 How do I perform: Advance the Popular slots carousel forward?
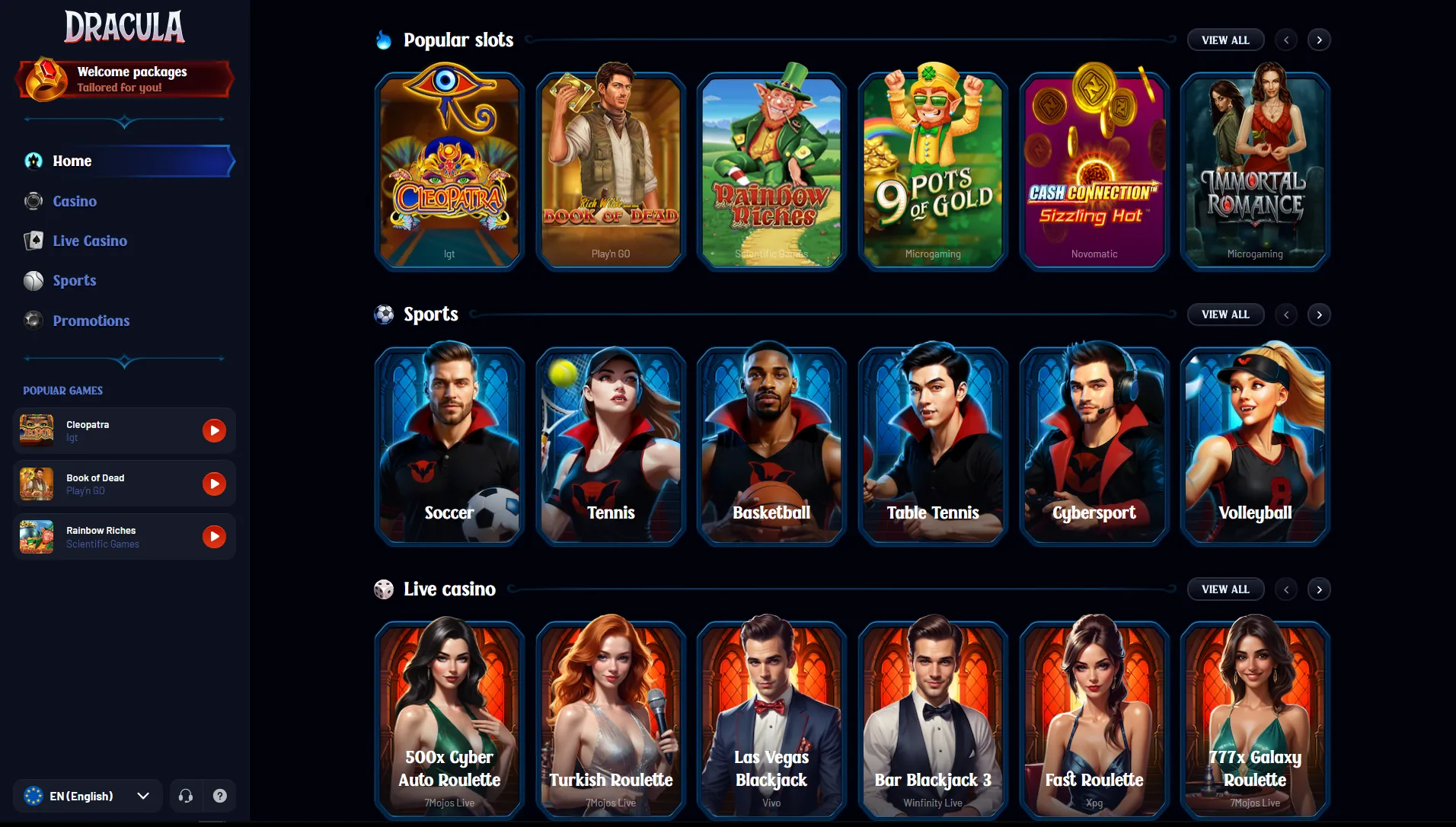coord(1320,40)
